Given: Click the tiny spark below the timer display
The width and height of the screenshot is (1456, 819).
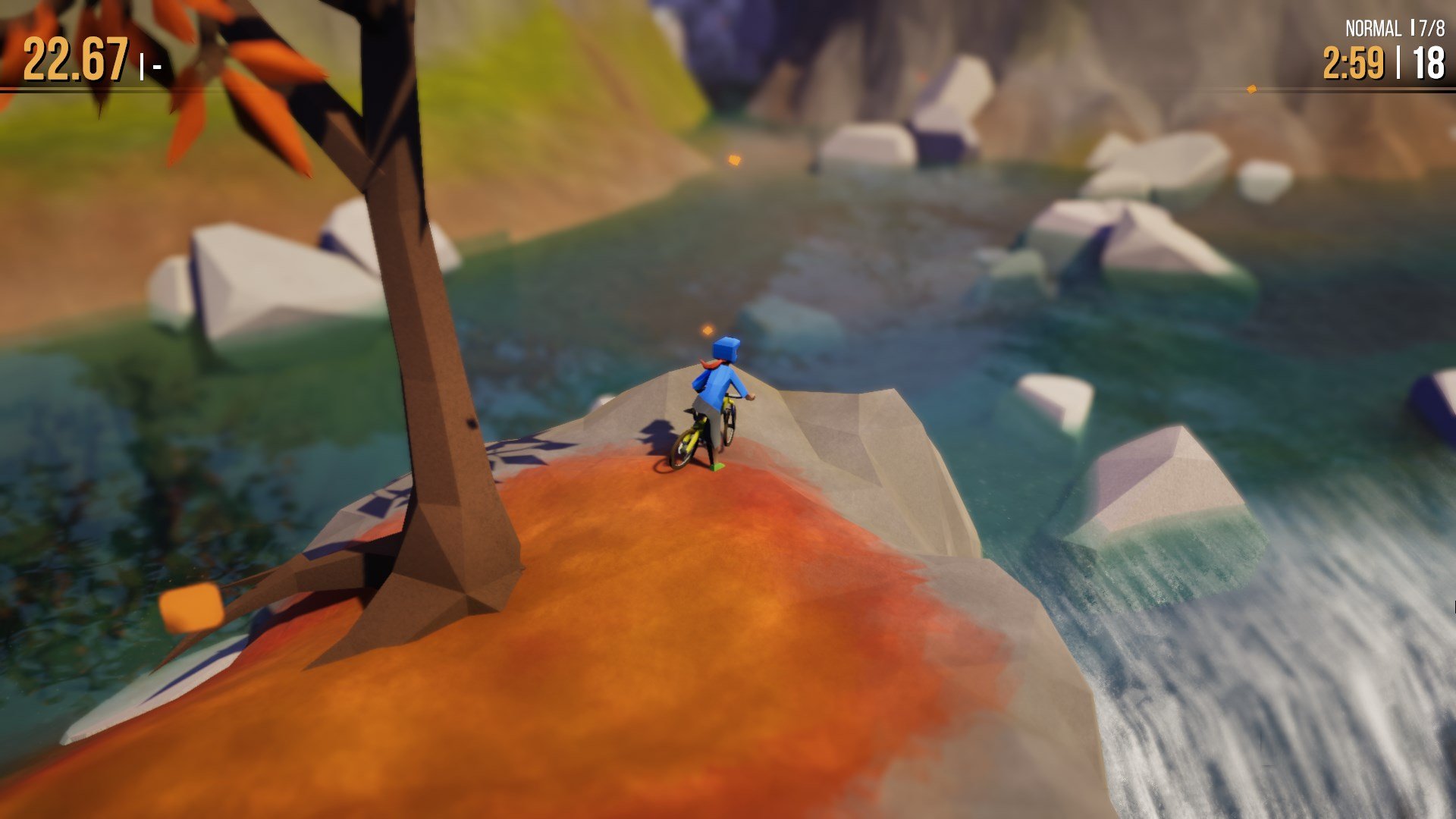Looking at the screenshot, I should point(1252,90).
